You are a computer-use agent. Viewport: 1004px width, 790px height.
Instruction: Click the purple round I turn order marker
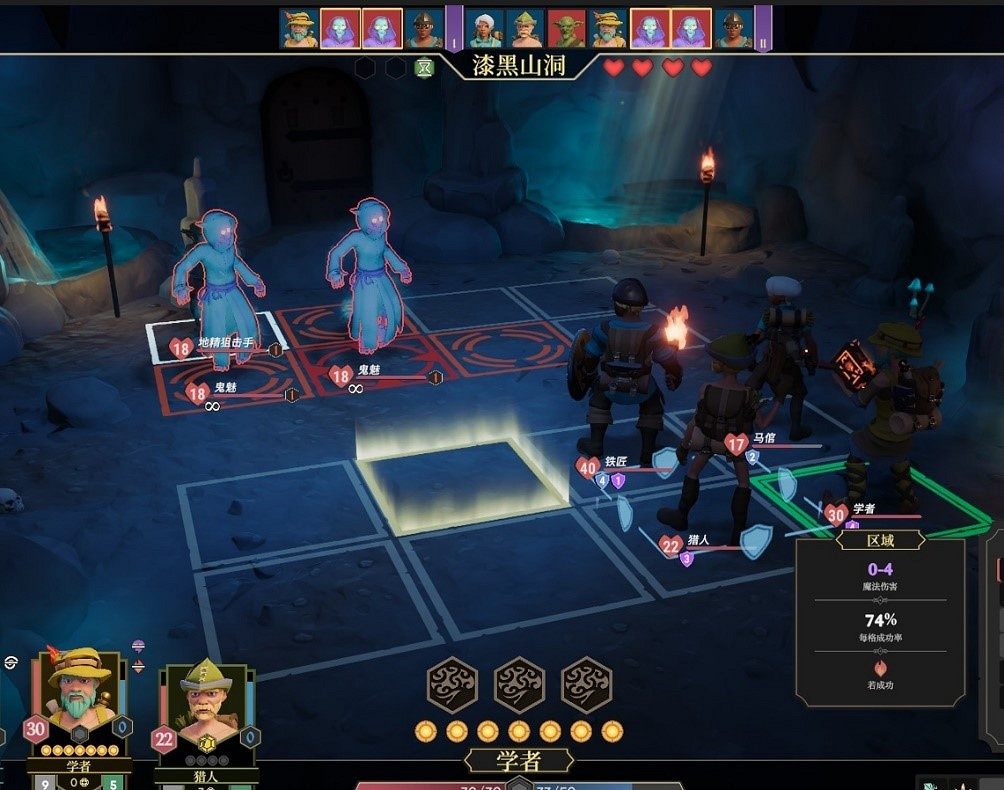click(453, 28)
